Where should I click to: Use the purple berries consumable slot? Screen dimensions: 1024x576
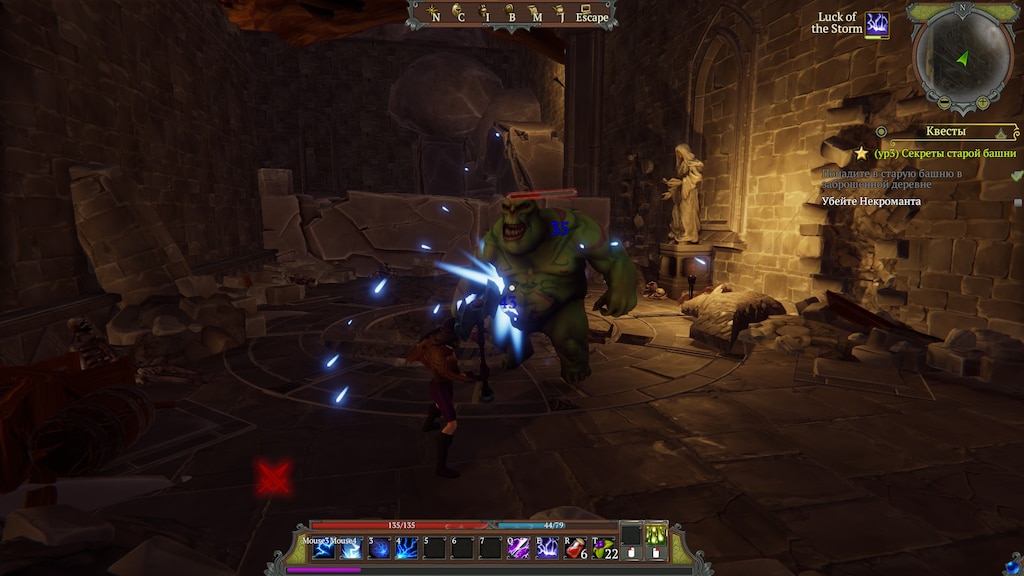pyautogui.click(x=604, y=549)
